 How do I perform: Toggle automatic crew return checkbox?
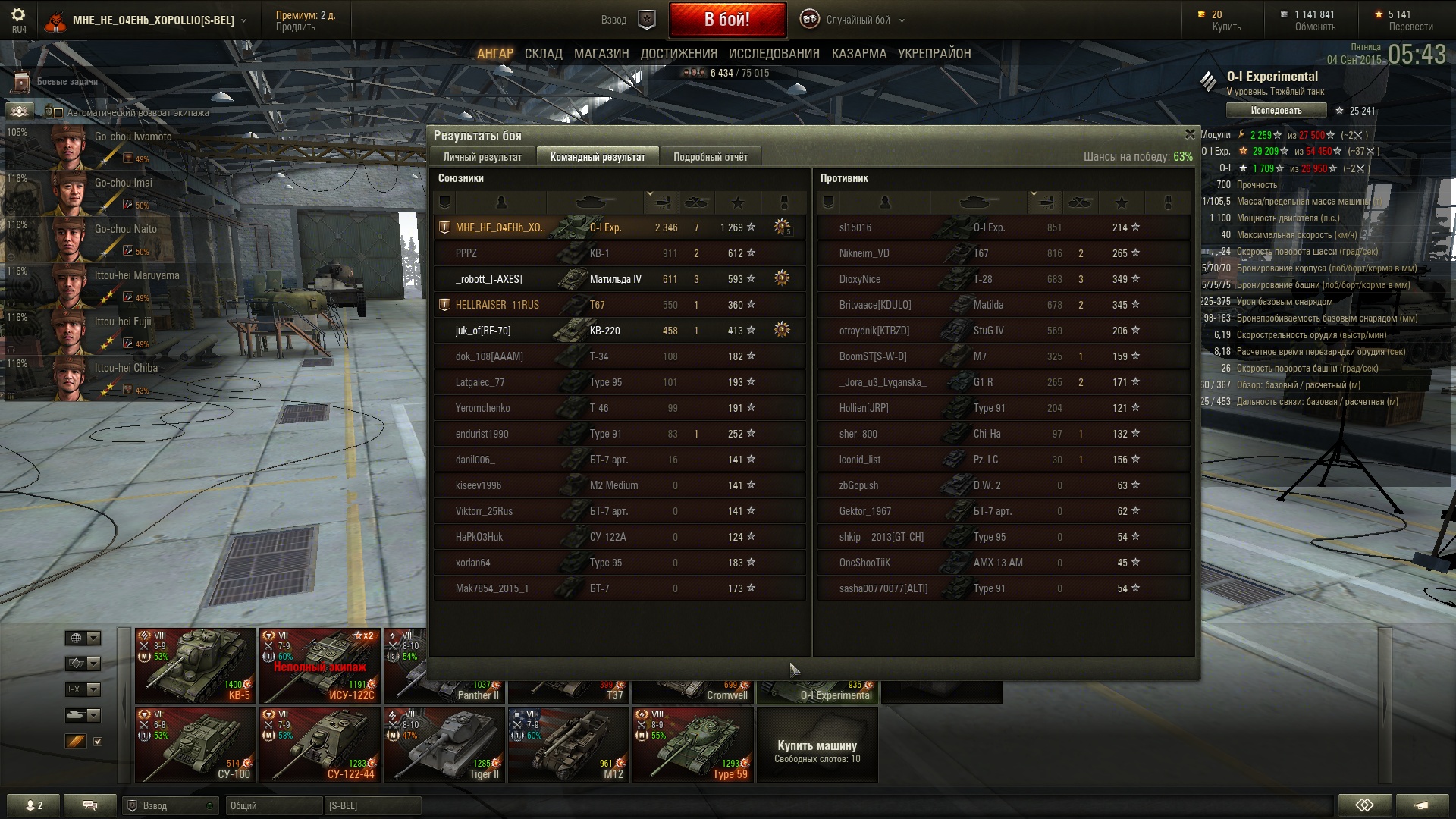pyautogui.click(x=58, y=113)
